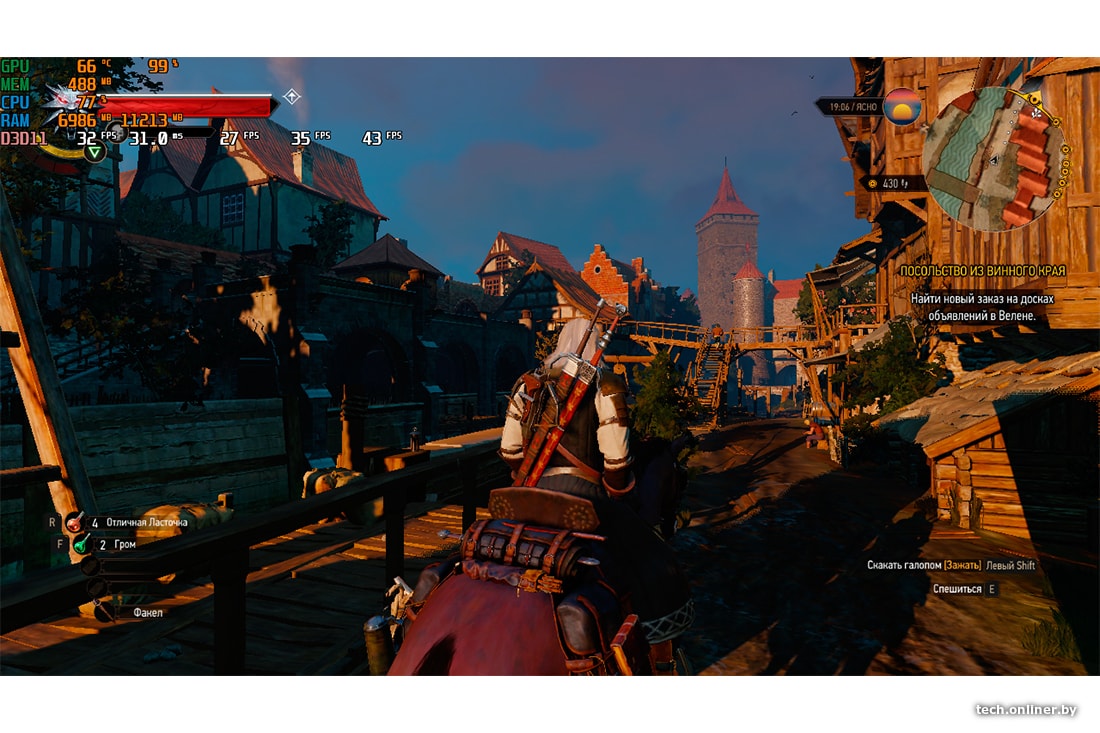Select the quest title Посольство из винного края
This screenshot has height=733, width=1100.
point(981,271)
